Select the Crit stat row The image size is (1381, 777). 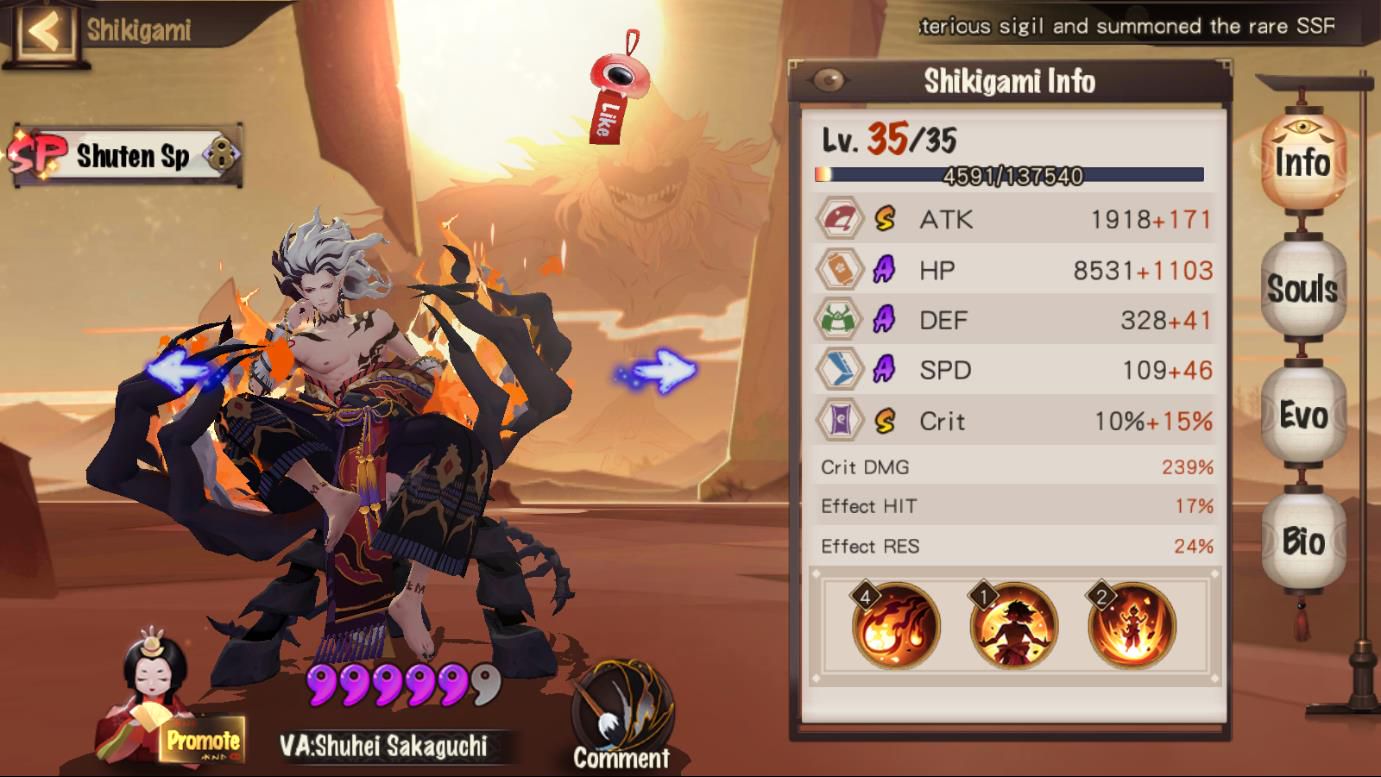coord(1014,421)
